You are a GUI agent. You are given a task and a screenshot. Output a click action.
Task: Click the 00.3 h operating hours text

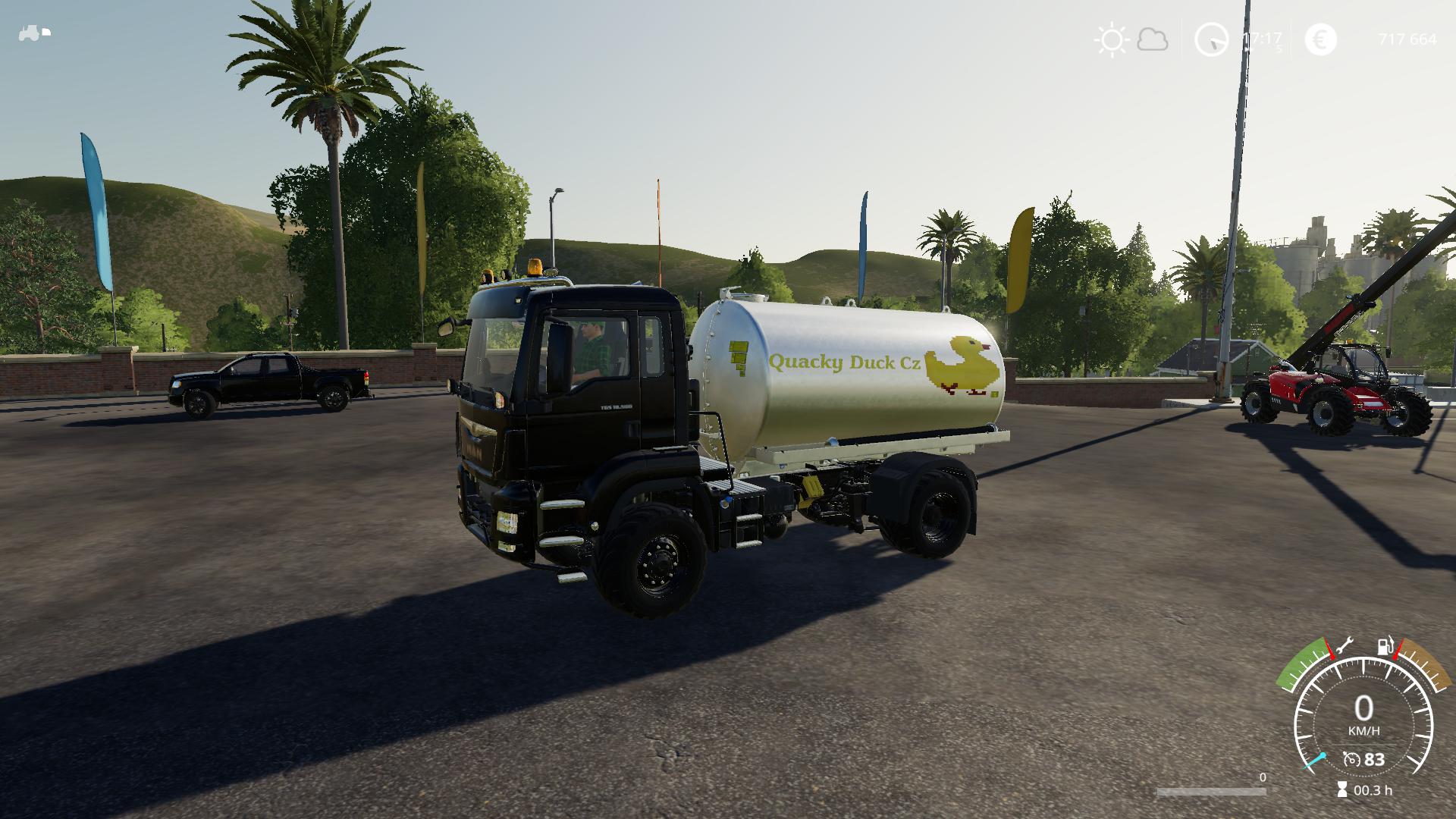[x=1373, y=789]
